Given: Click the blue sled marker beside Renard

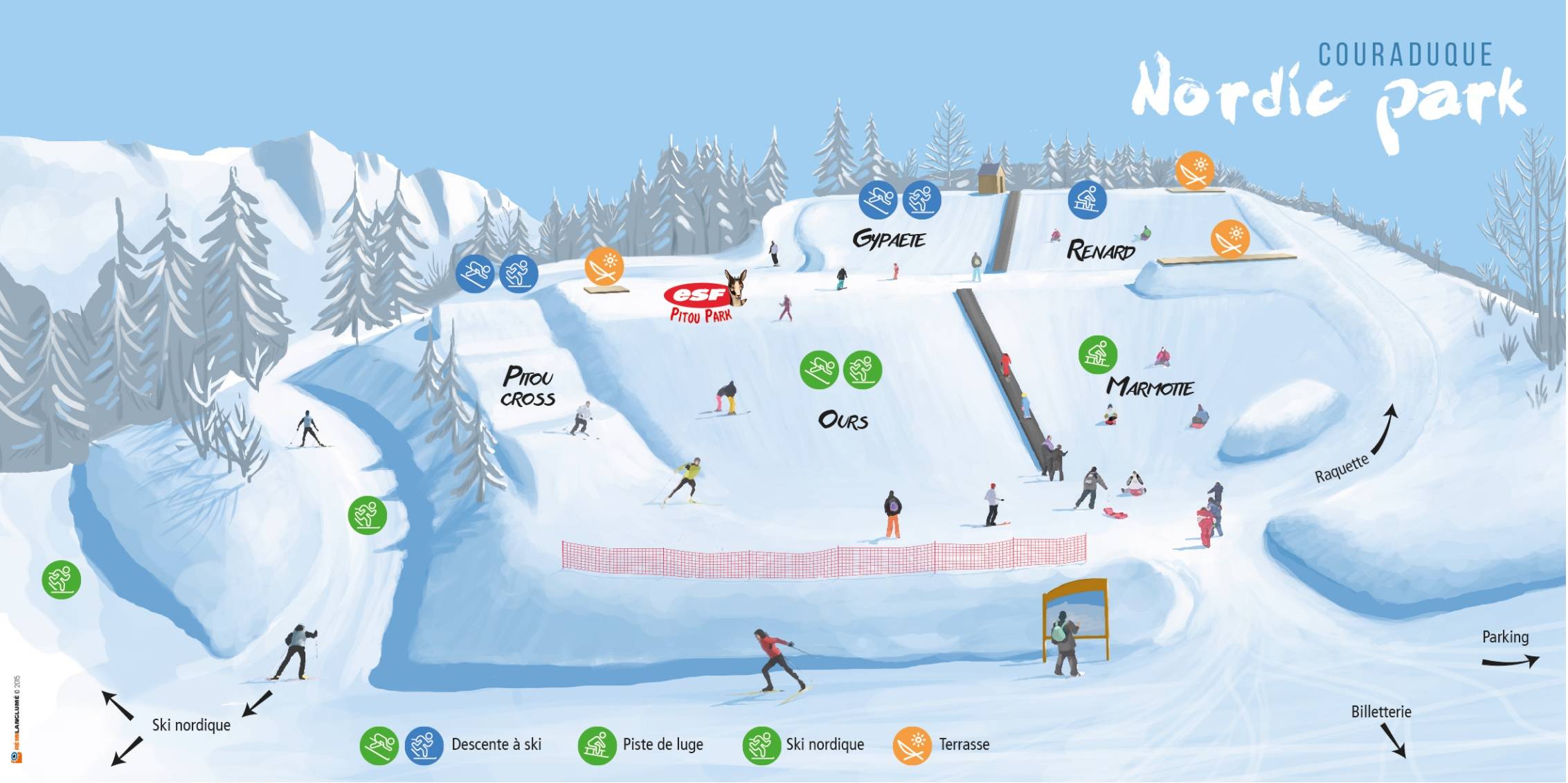Looking at the screenshot, I should pyautogui.click(x=1087, y=199).
